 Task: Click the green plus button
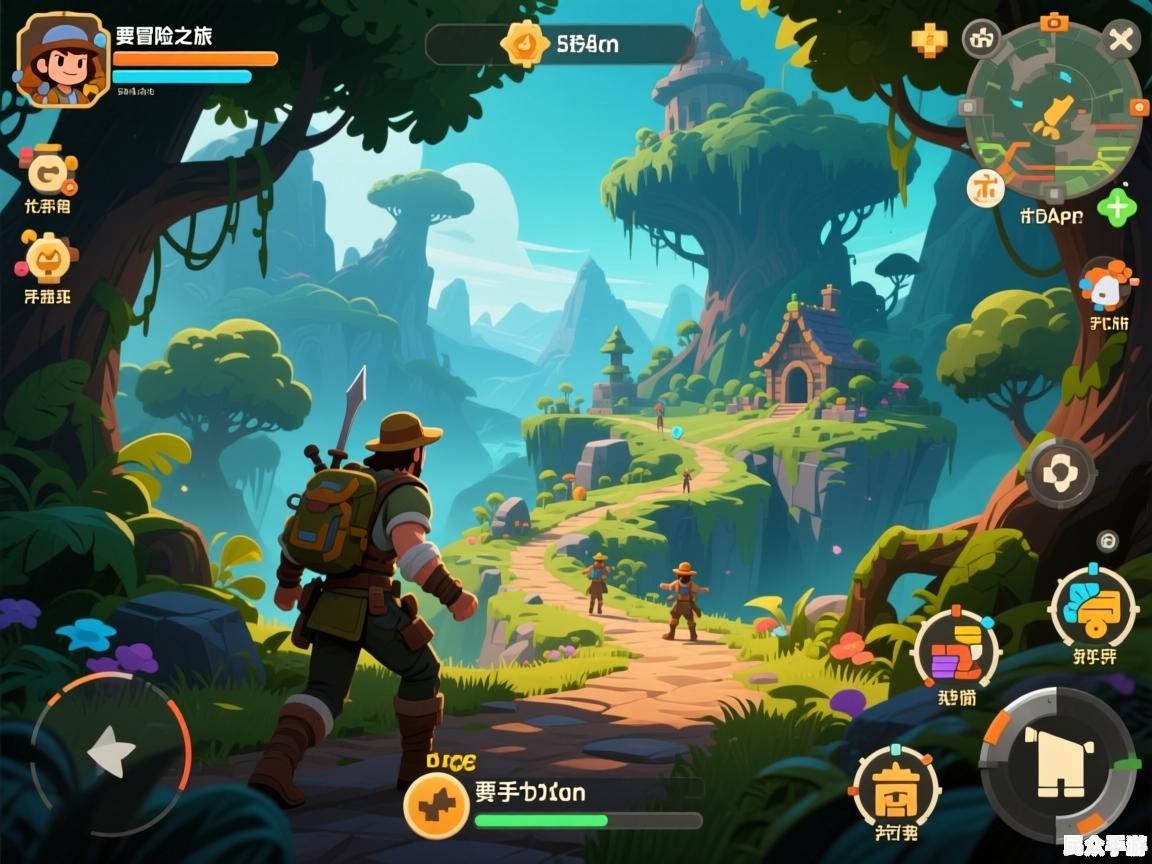pyautogui.click(x=1116, y=208)
